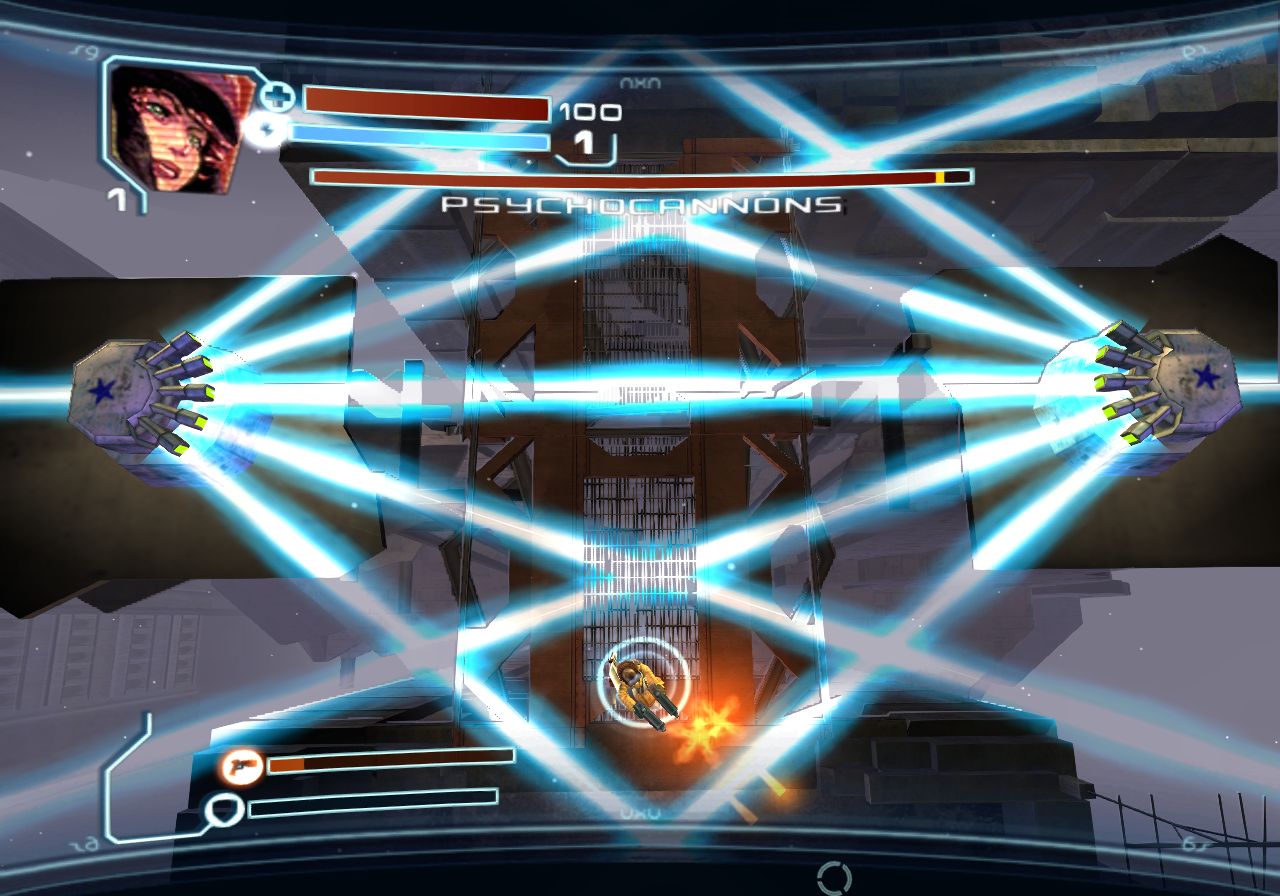Select the health cross icon

coord(279,97)
